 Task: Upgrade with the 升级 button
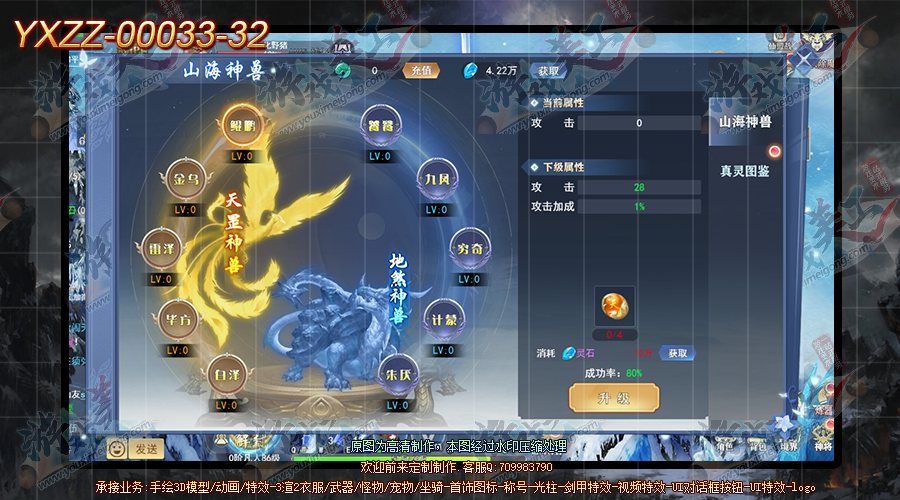613,398
